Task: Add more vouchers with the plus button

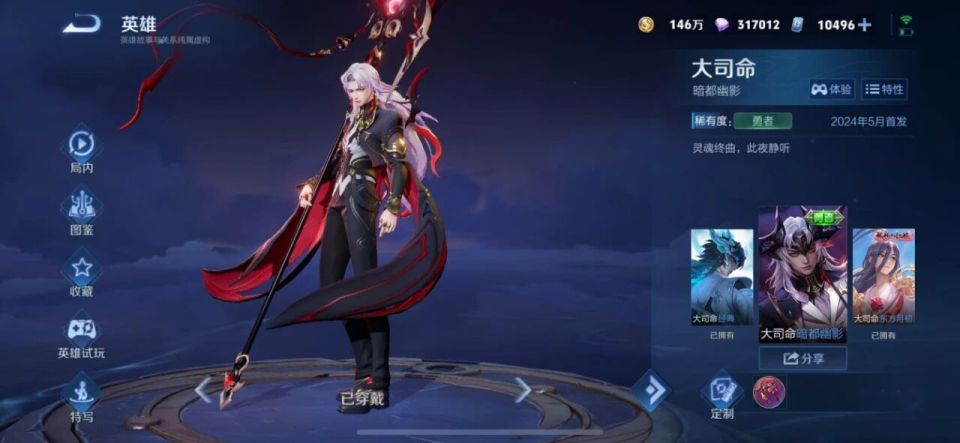Action: (x=864, y=25)
